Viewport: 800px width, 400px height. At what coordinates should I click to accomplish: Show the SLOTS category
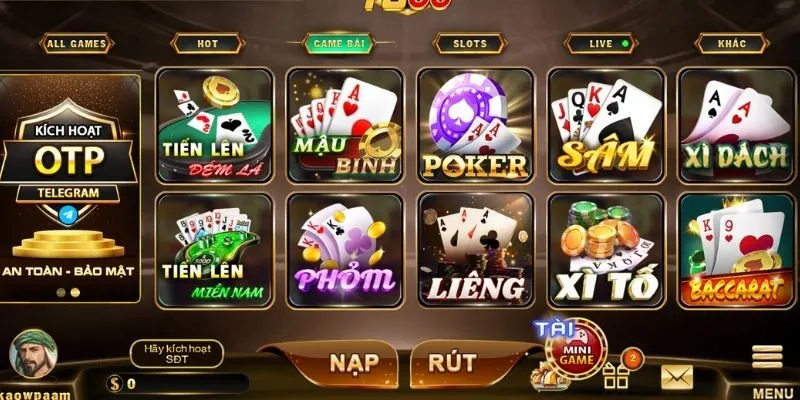click(x=469, y=44)
